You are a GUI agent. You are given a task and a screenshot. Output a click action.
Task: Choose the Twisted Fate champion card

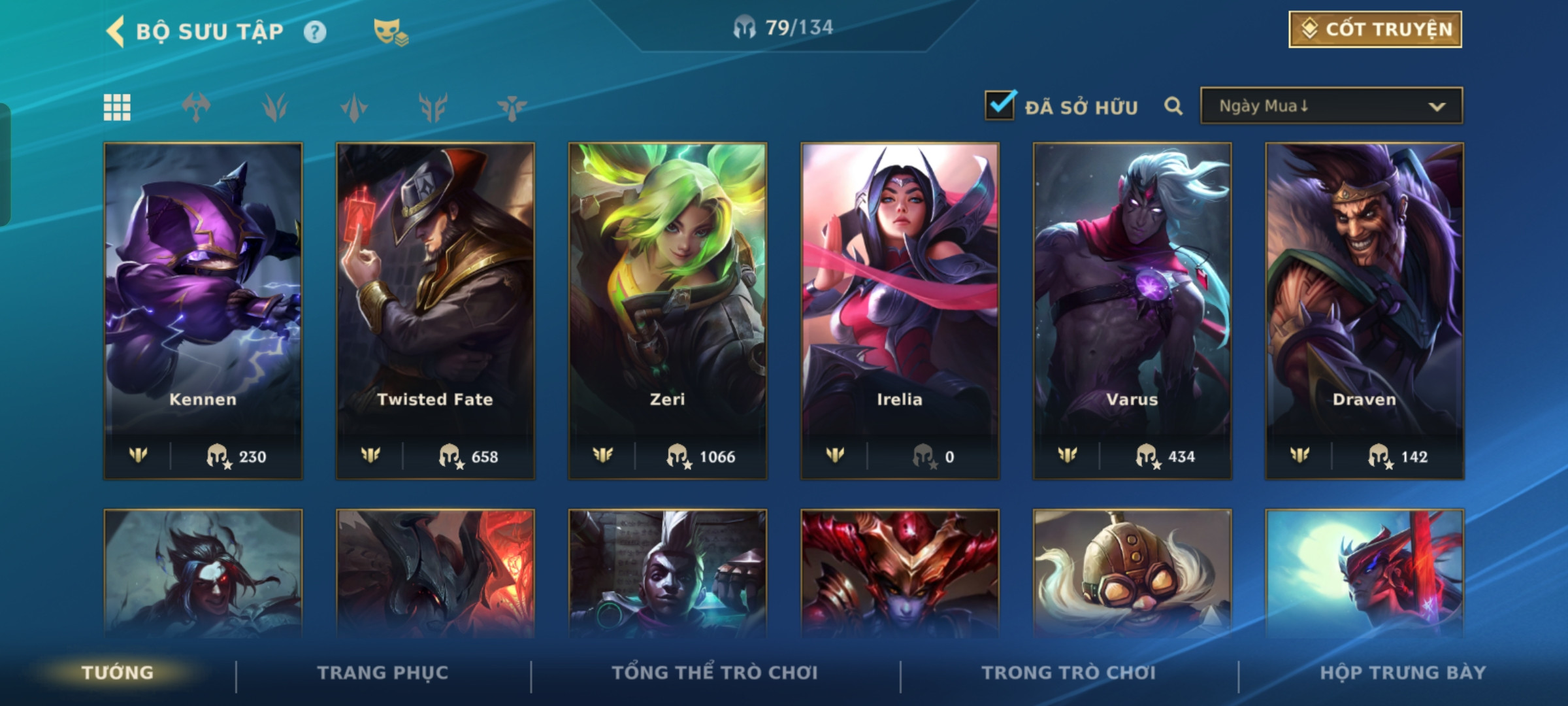[435, 311]
